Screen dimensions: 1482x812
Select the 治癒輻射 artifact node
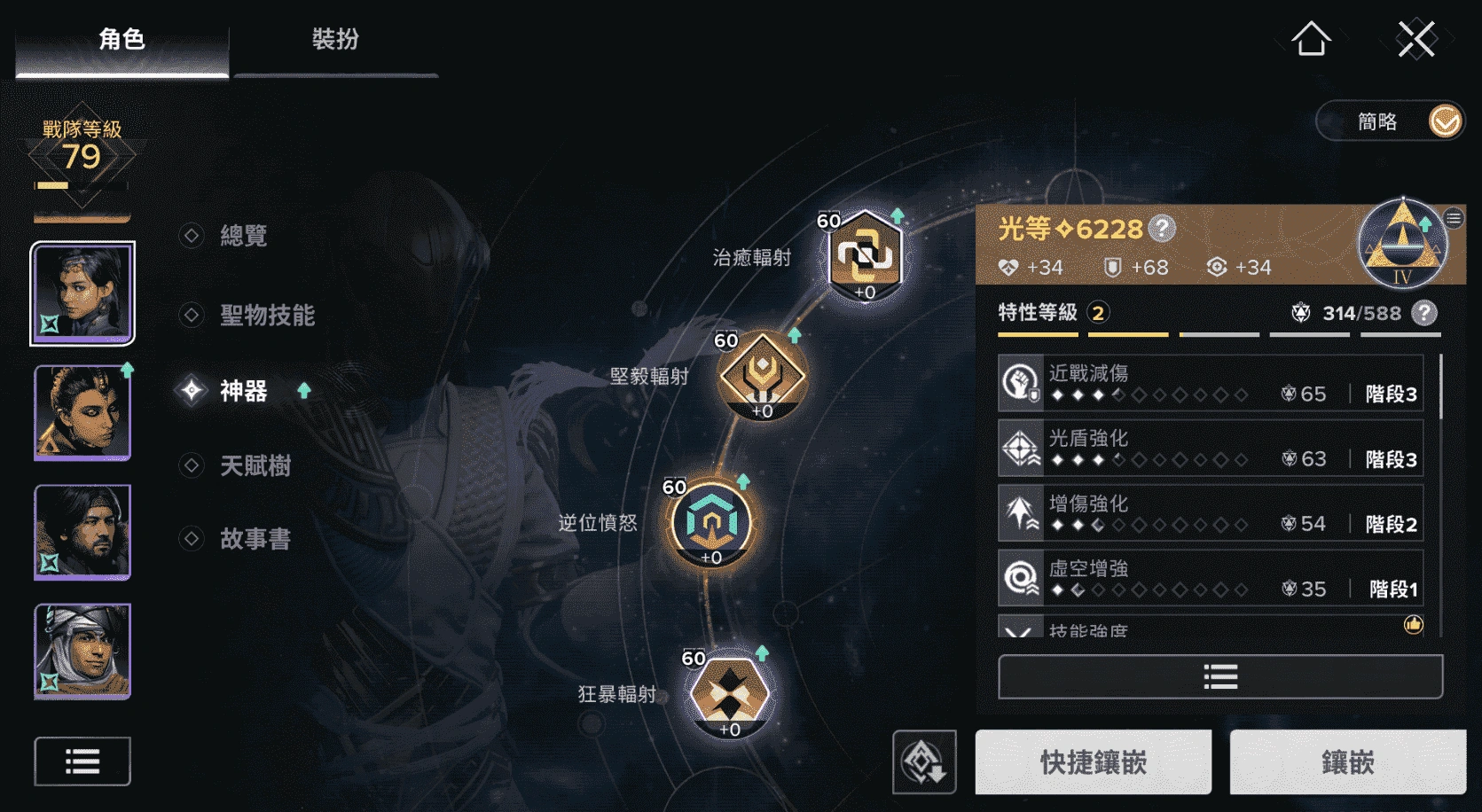tap(863, 257)
